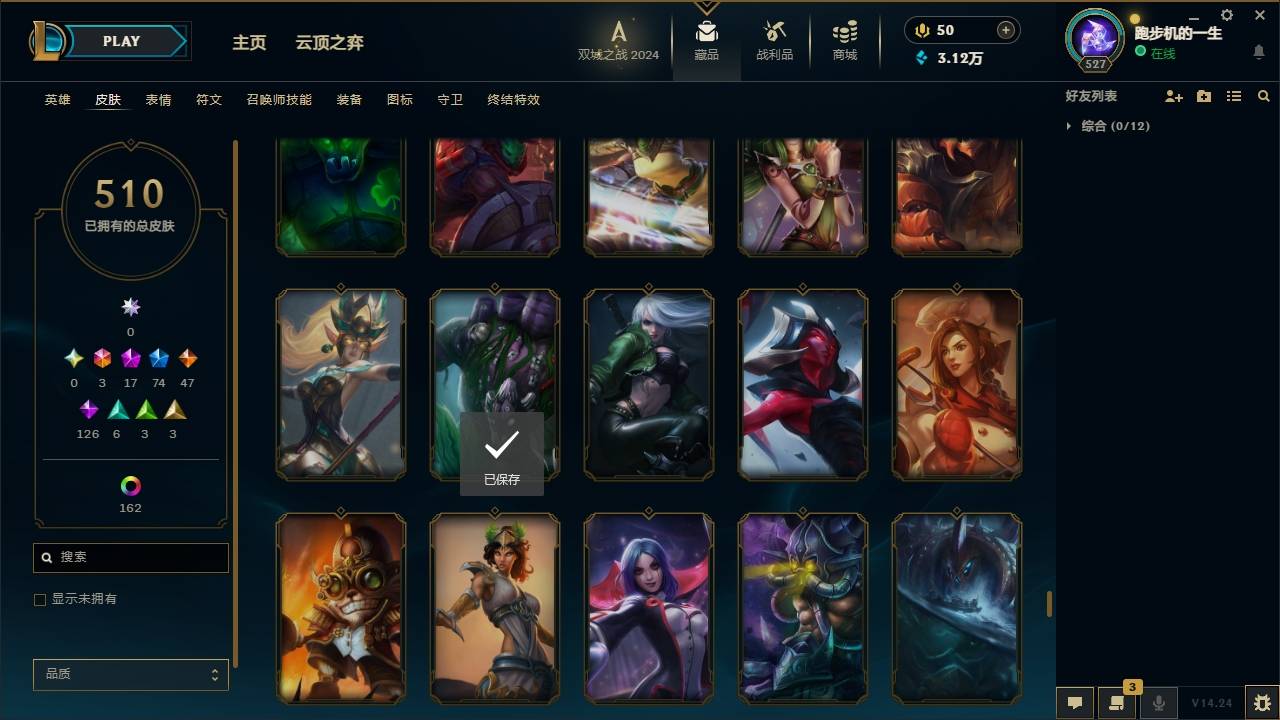The height and width of the screenshot is (720, 1280).
Task: Enable the 显示未拥有 checkbox
Action: click(x=40, y=599)
